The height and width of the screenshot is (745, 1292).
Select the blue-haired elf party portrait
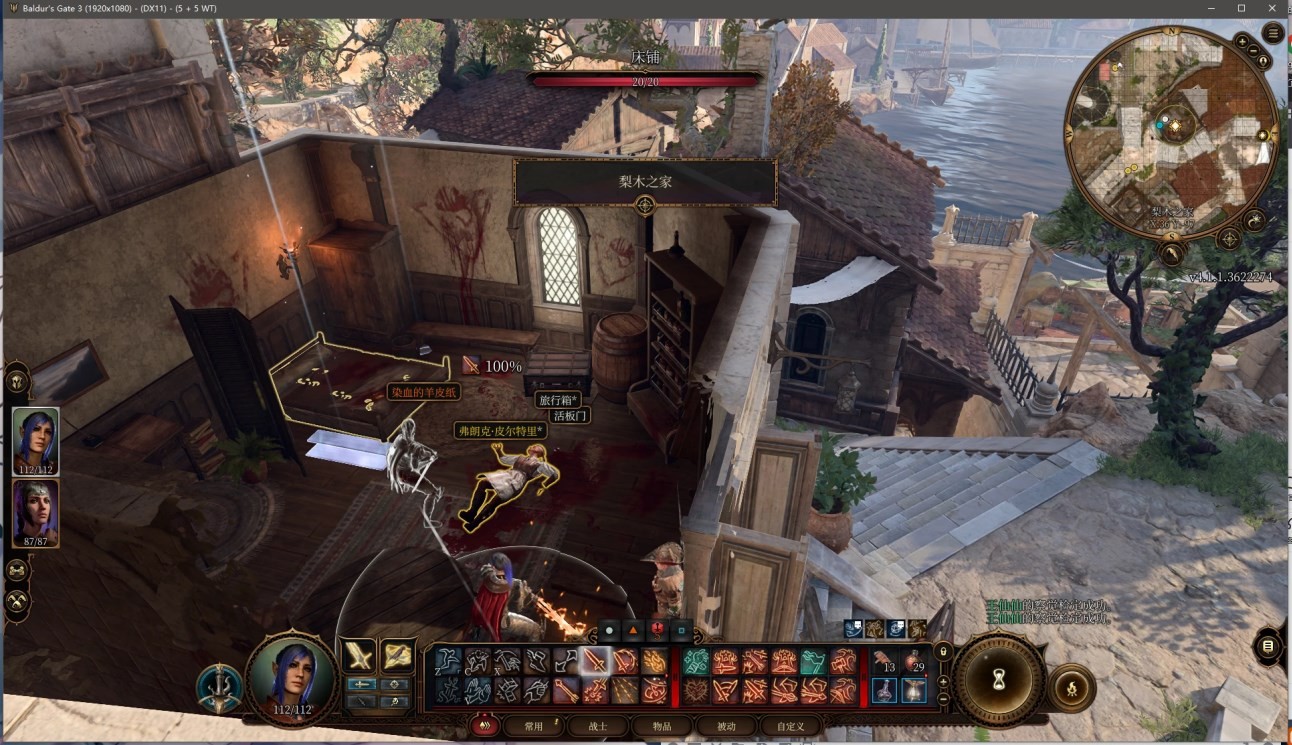pos(36,441)
